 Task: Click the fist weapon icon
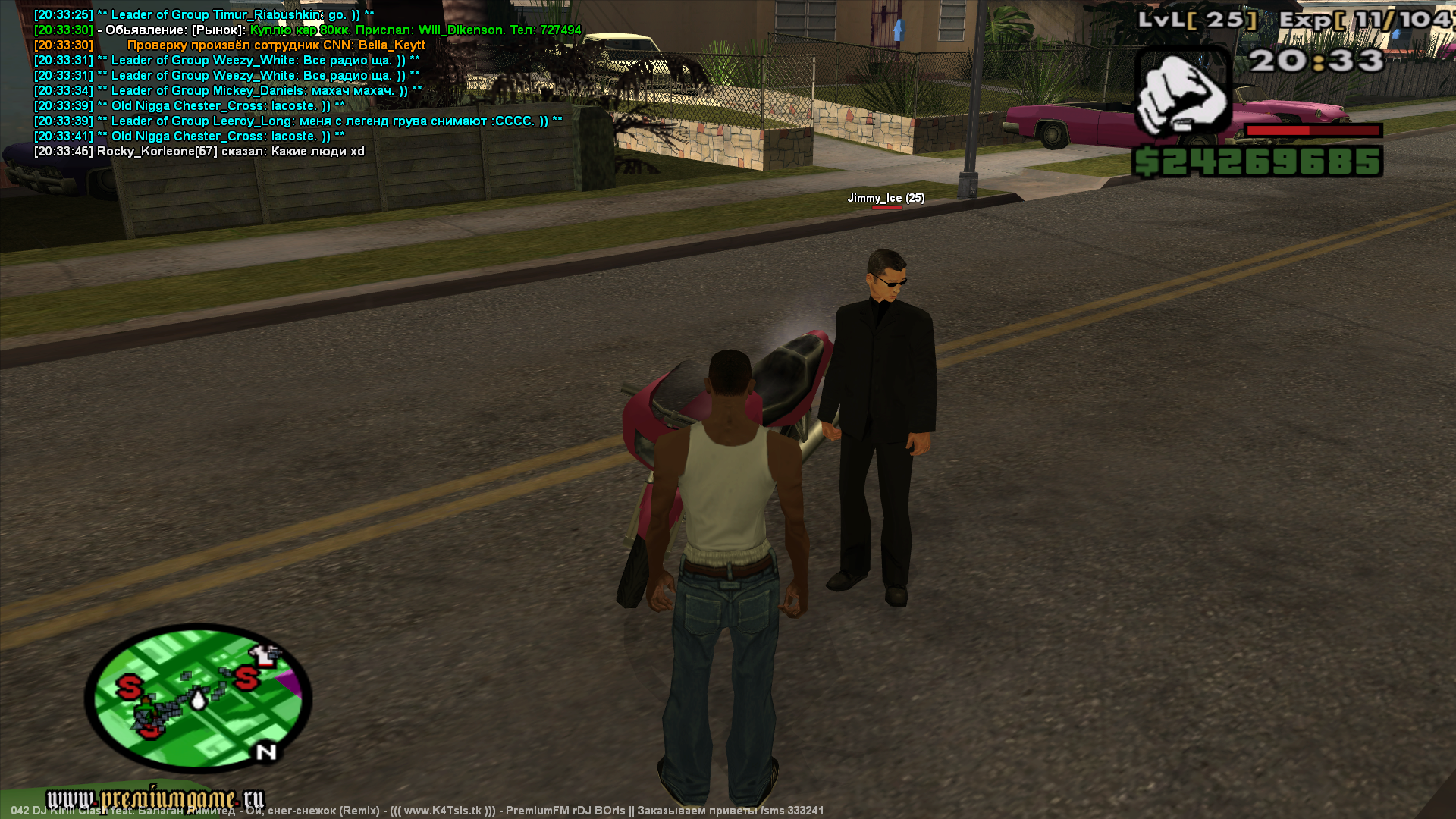click(1181, 93)
